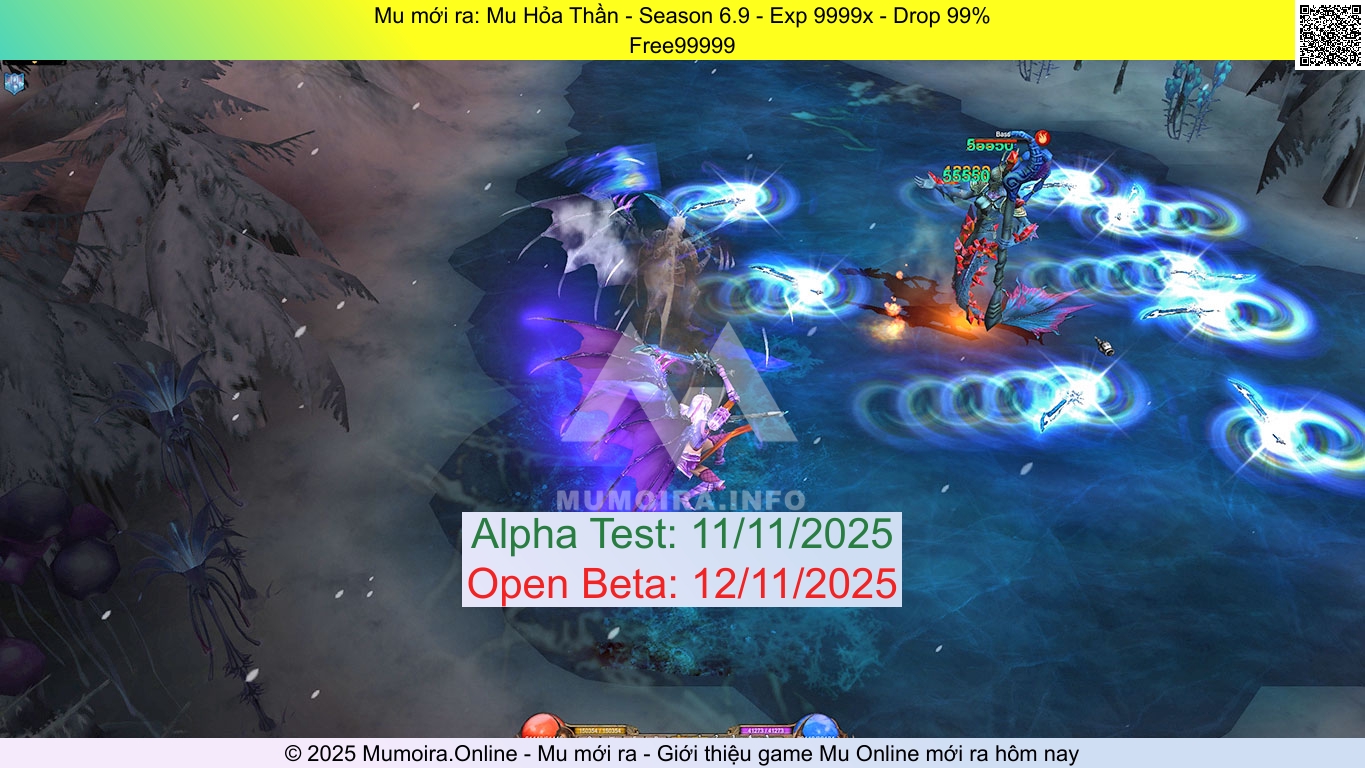Viewport: 1365px width, 768px height.
Task: Click the Free99999 banner text
Action: tap(682, 45)
